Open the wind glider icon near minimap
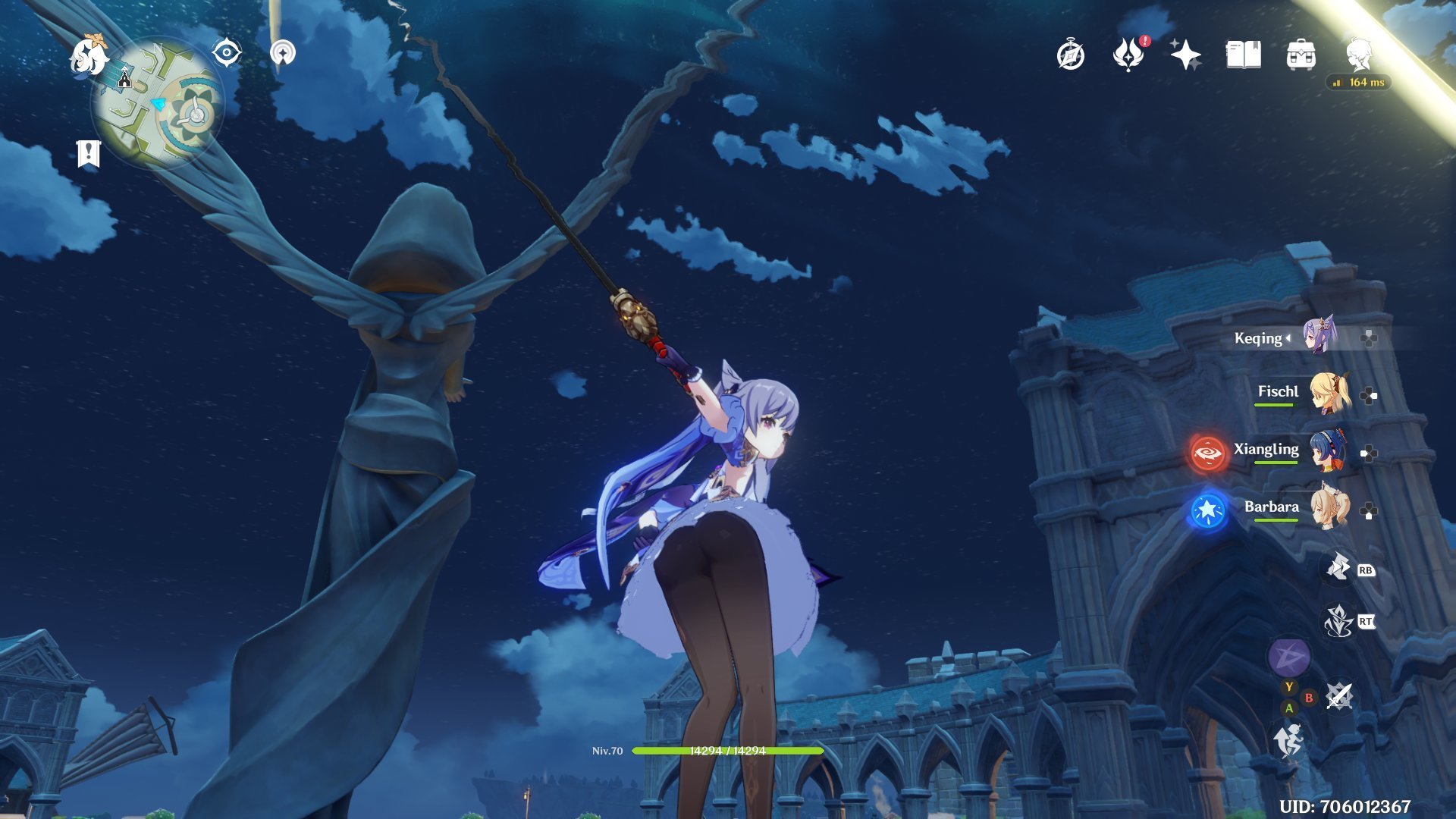 click(283, 53)
